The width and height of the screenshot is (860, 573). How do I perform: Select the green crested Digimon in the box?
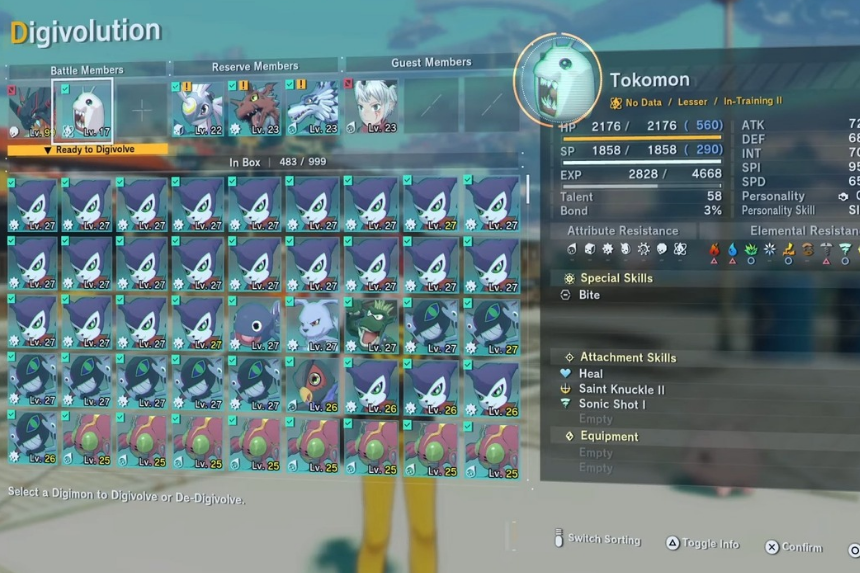372,324
